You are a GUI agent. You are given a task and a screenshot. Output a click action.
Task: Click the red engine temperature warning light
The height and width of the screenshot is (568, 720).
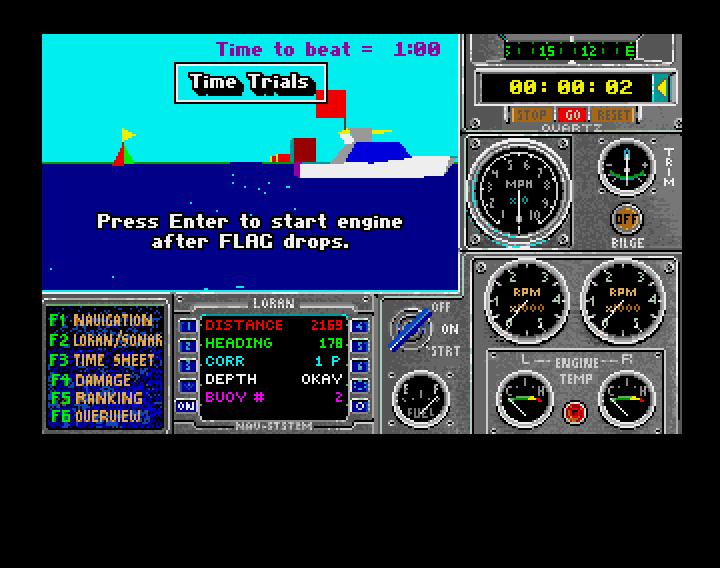point(574,411)
